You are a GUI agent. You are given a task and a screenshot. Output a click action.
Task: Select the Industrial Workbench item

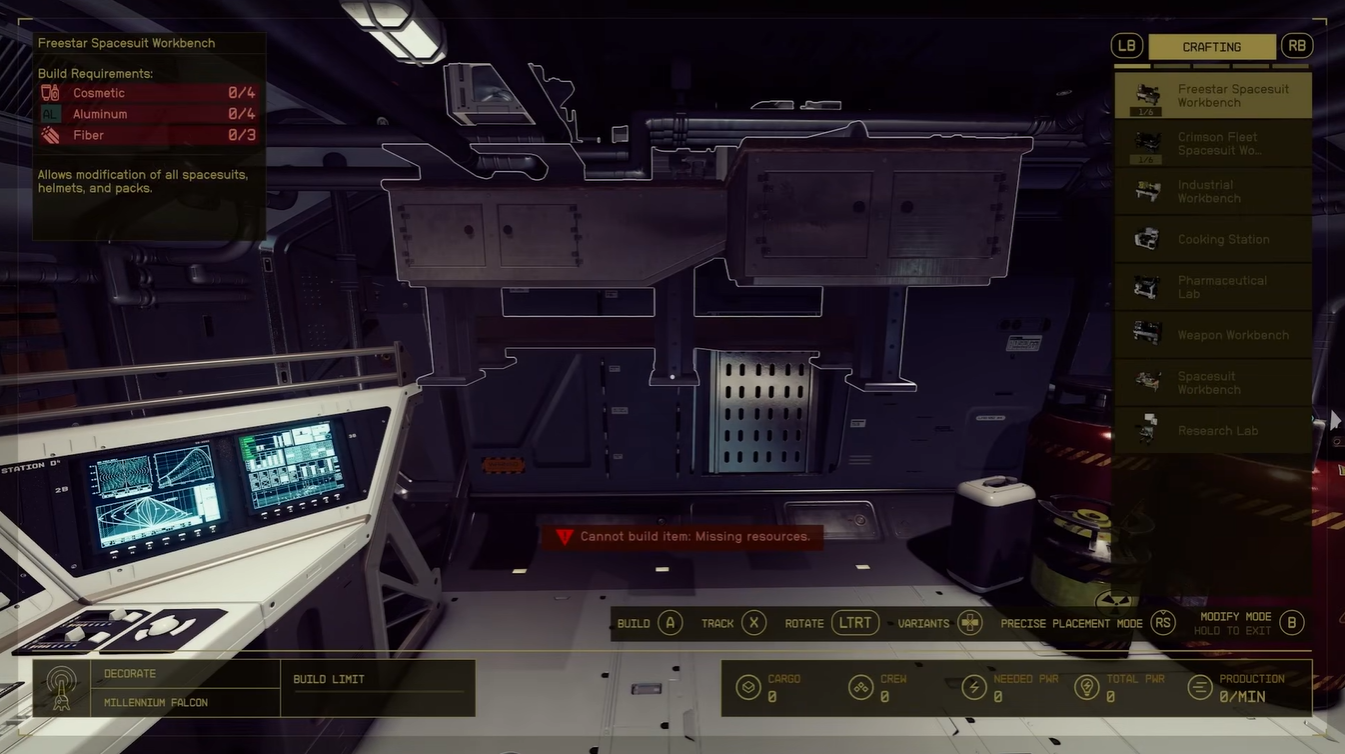point(1213,191)
